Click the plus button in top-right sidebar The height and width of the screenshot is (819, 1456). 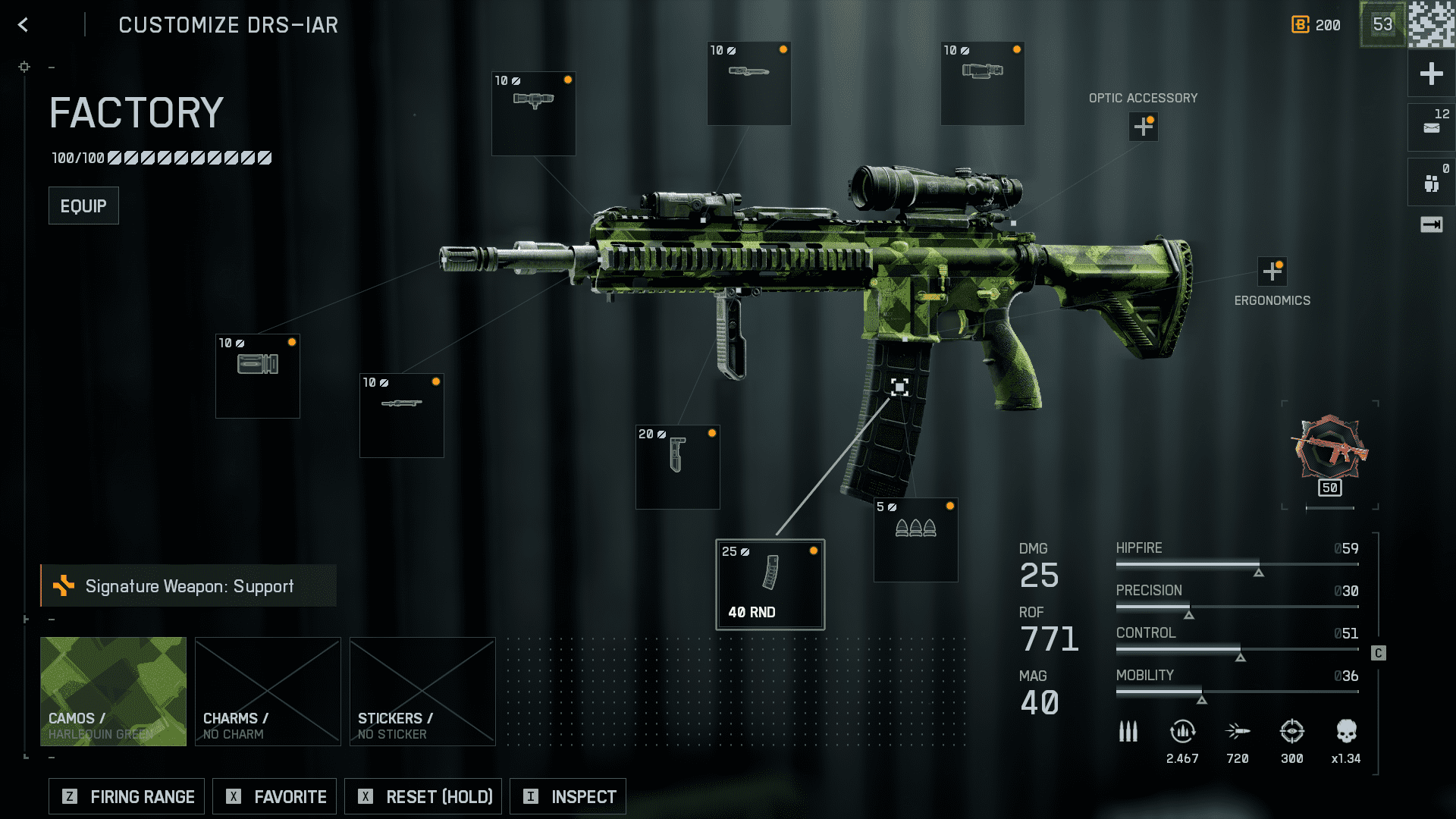coord(1431,74)
